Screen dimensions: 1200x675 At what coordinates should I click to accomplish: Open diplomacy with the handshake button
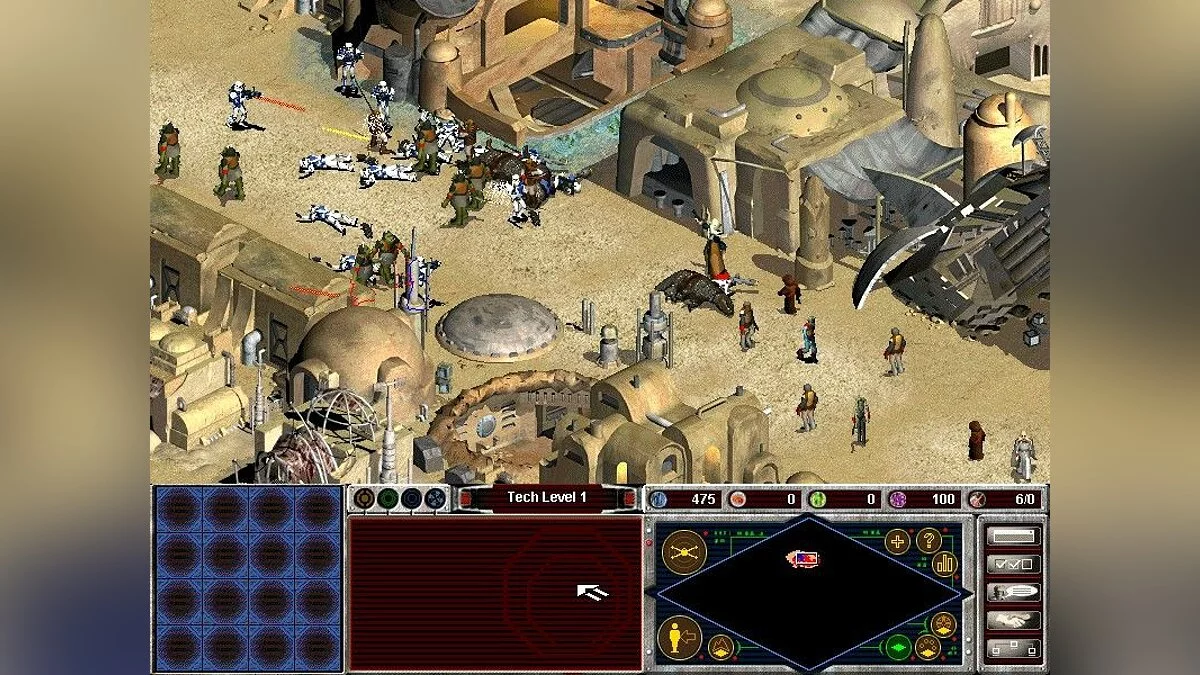click(1012, 620)
